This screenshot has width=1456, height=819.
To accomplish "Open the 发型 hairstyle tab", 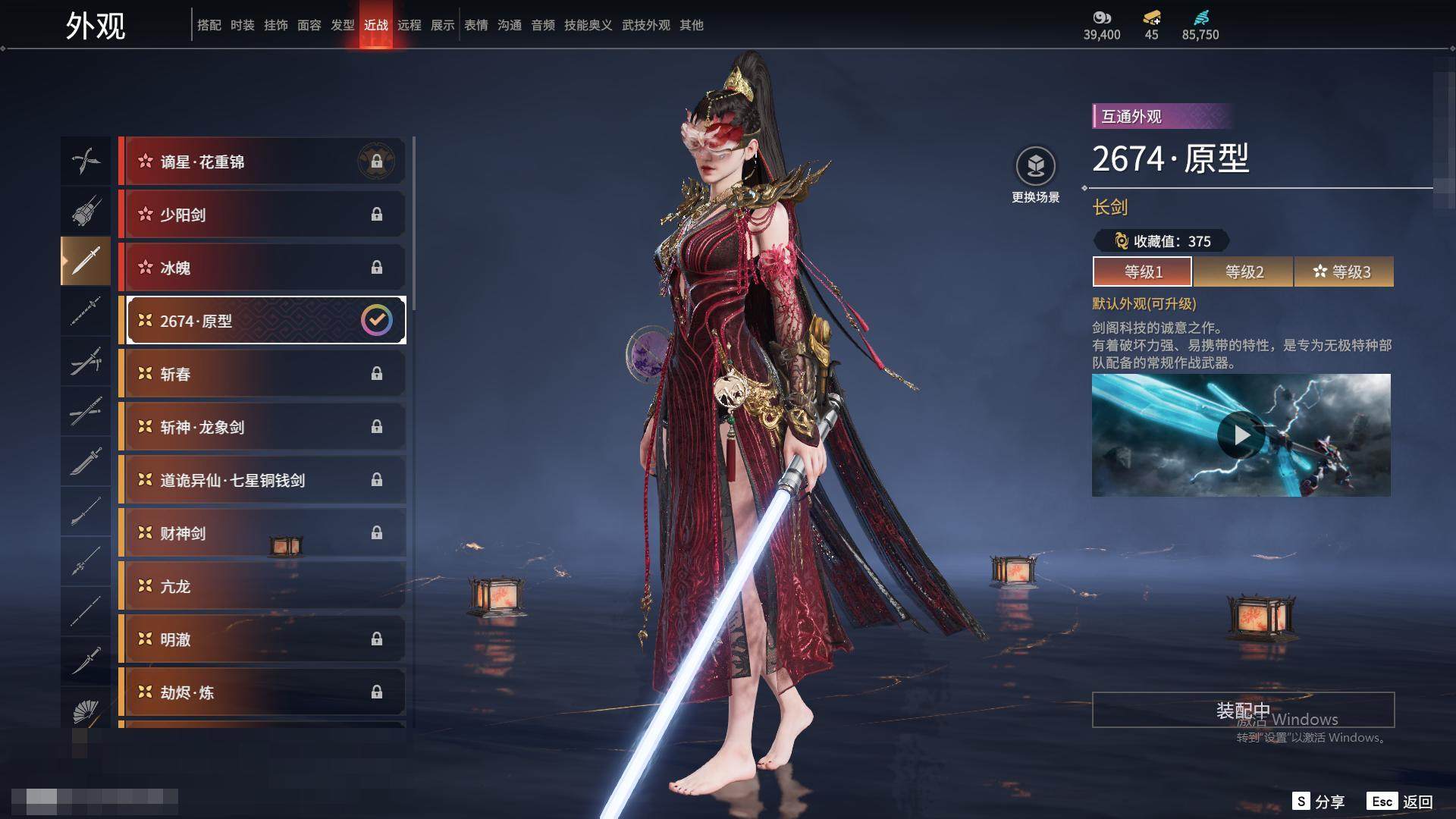I will point(343,25).
